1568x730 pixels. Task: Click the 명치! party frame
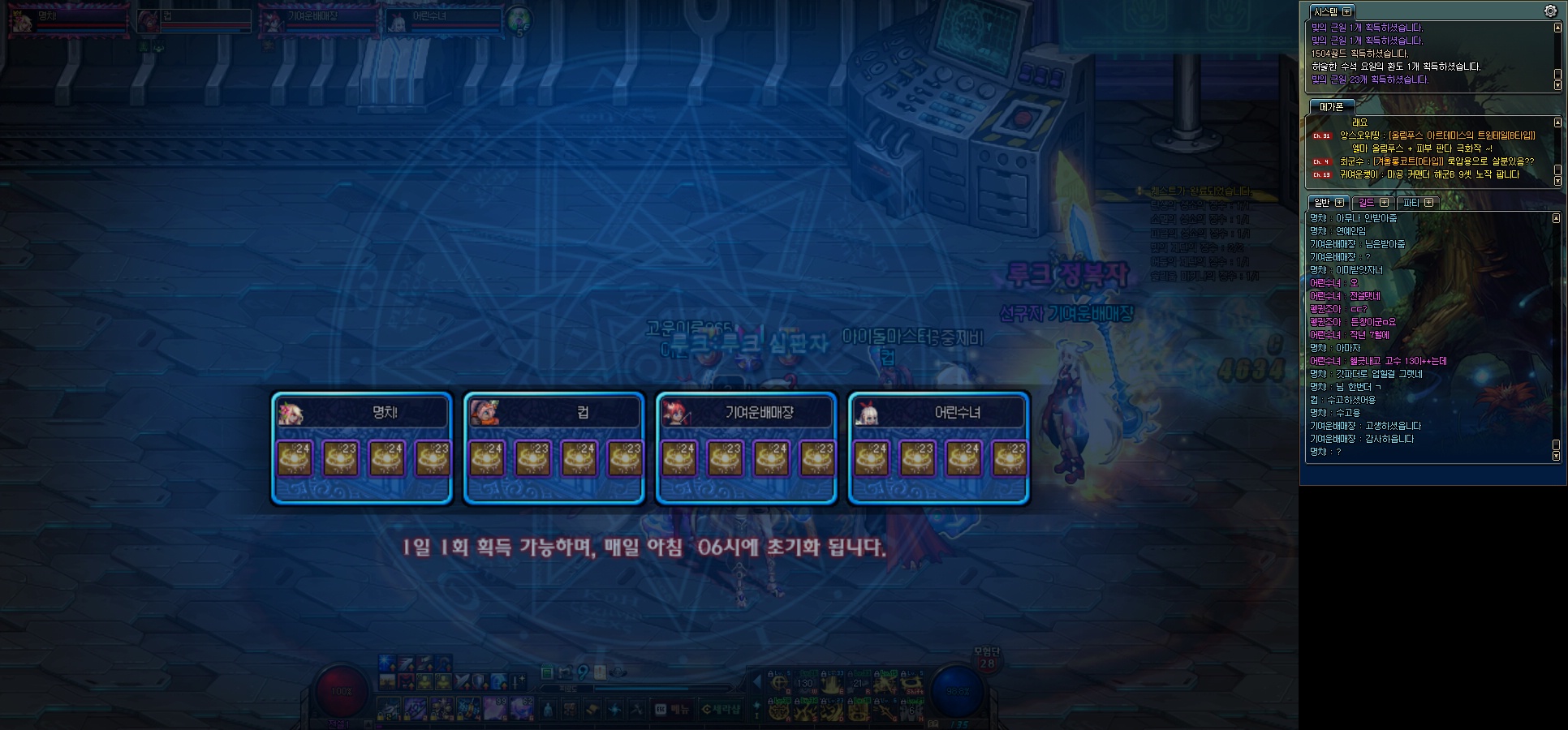click(x=68, y=20)
